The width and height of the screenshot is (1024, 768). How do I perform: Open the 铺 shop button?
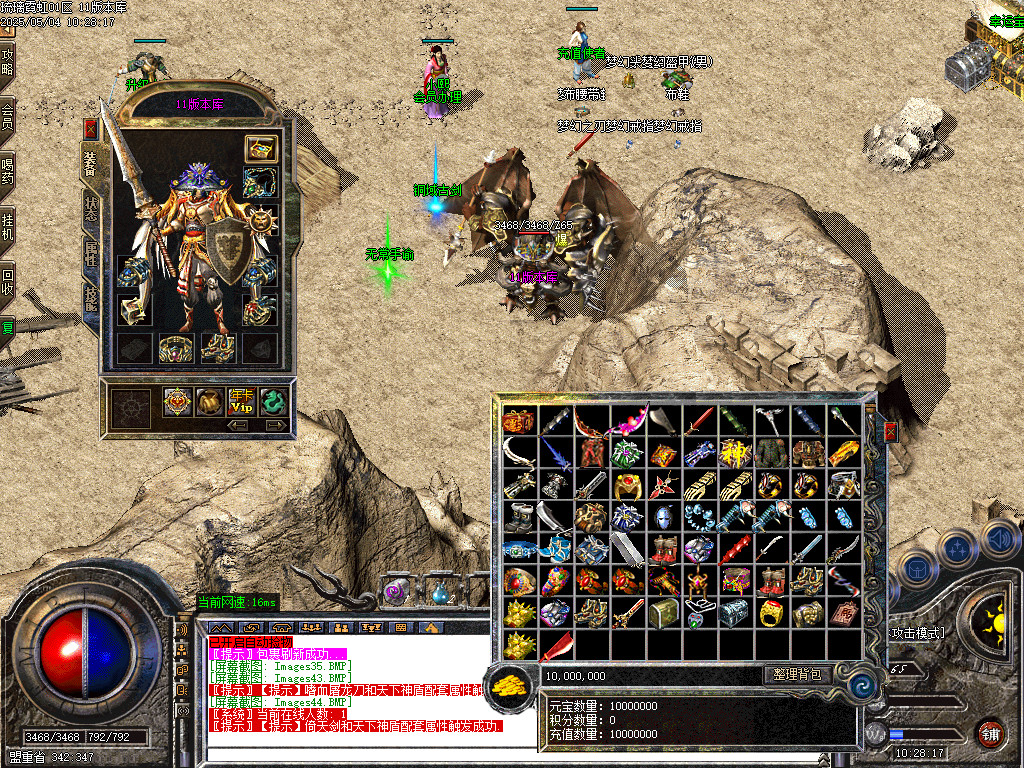tap(991, 733)
